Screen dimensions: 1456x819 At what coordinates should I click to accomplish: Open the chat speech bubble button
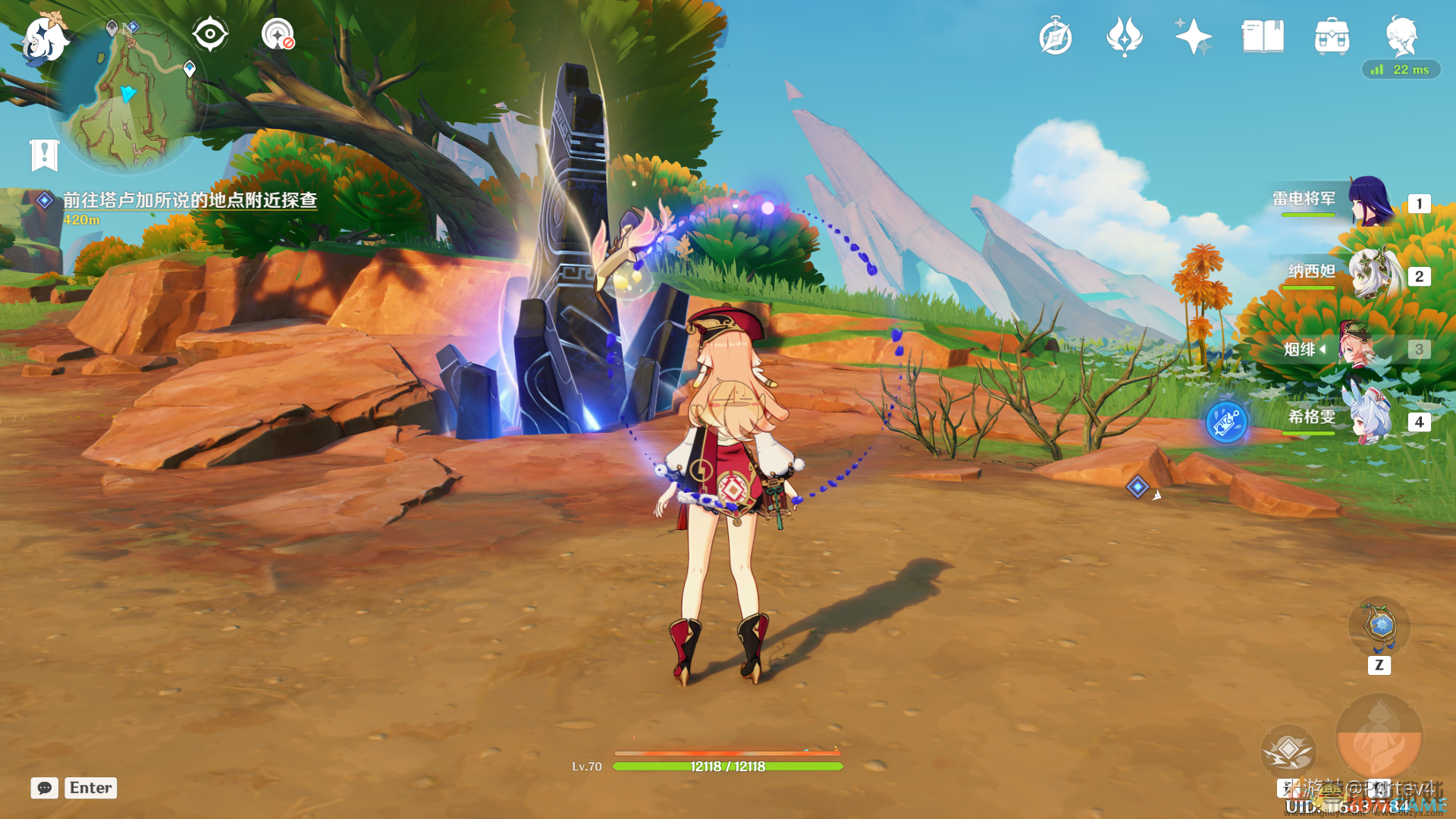point(44,788)
